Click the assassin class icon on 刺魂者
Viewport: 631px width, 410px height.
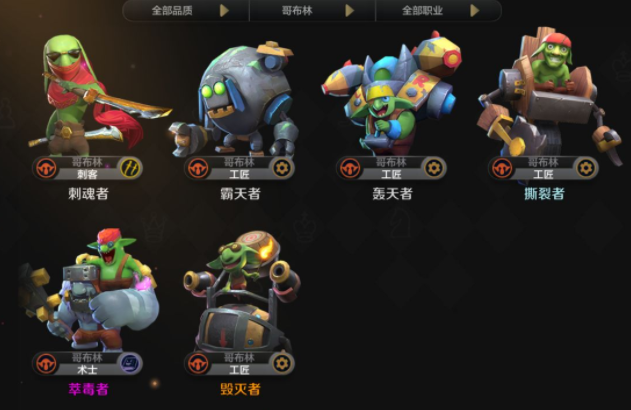(131, 167)
